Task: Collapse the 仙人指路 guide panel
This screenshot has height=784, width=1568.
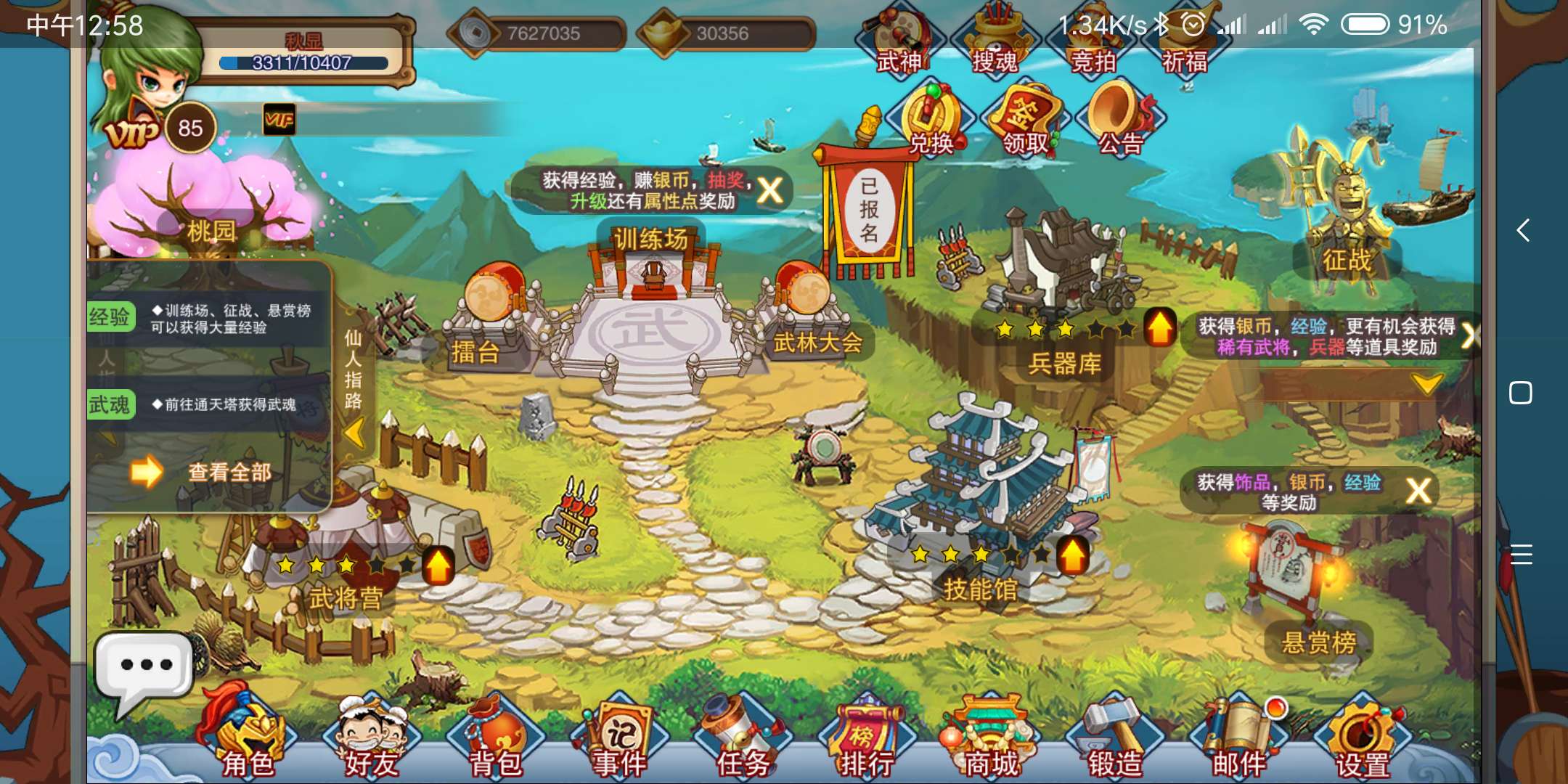Action: (354, 433)
